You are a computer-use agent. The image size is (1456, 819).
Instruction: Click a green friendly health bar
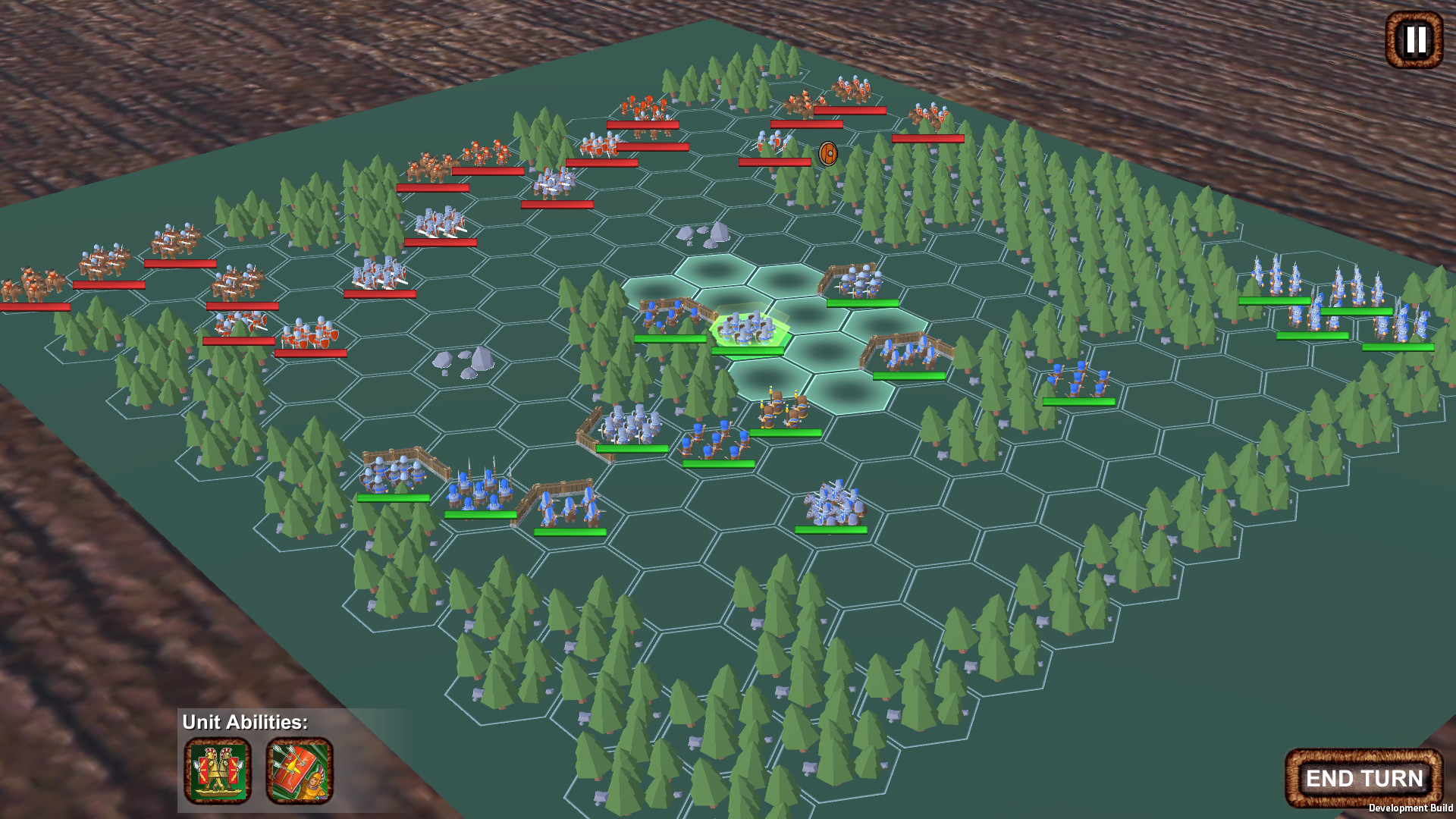[863, 305]
